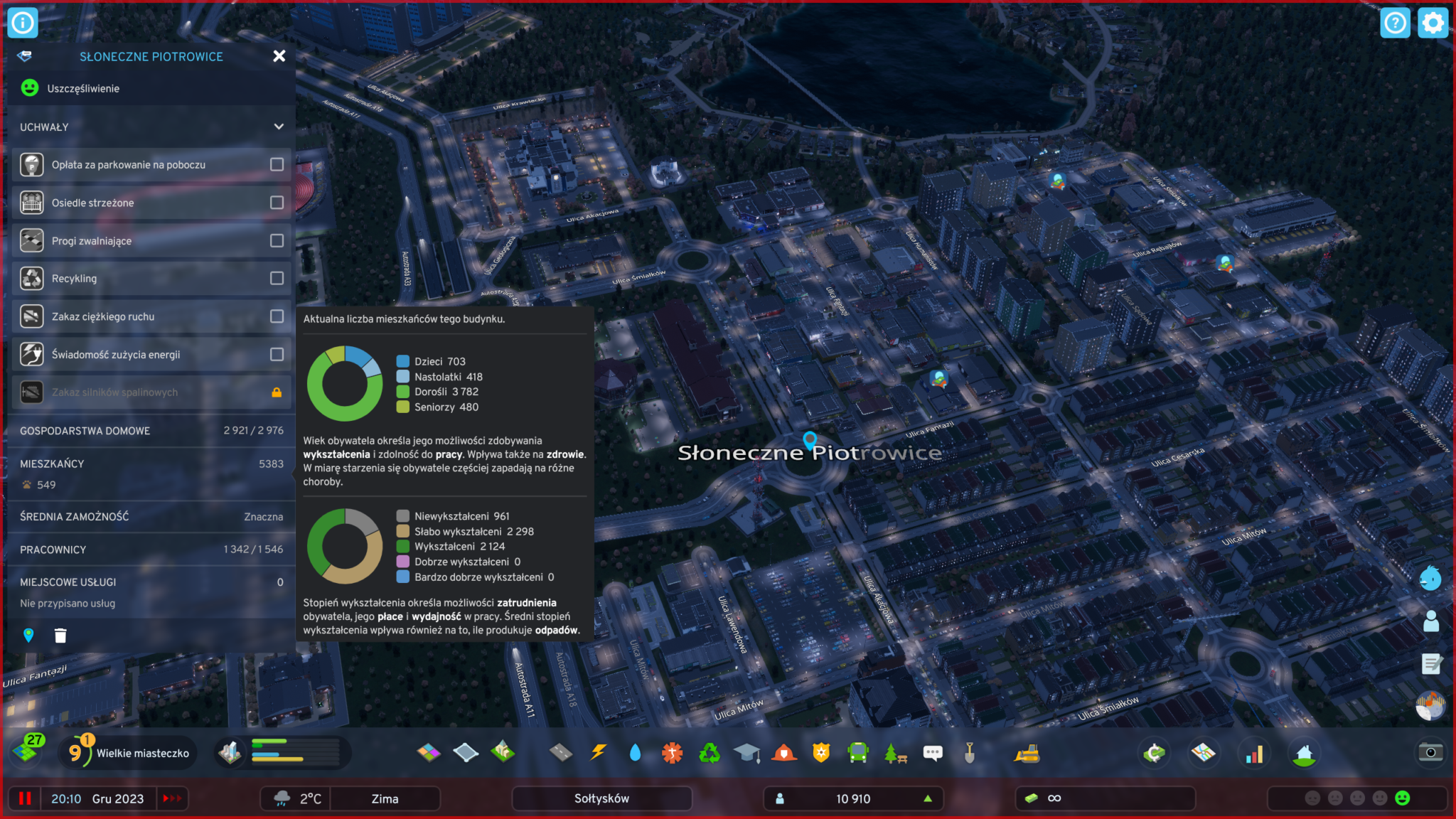
Task: Enable Świadomość zużycia energii policy
Action: pyautogui.click(x=277, y=354)
